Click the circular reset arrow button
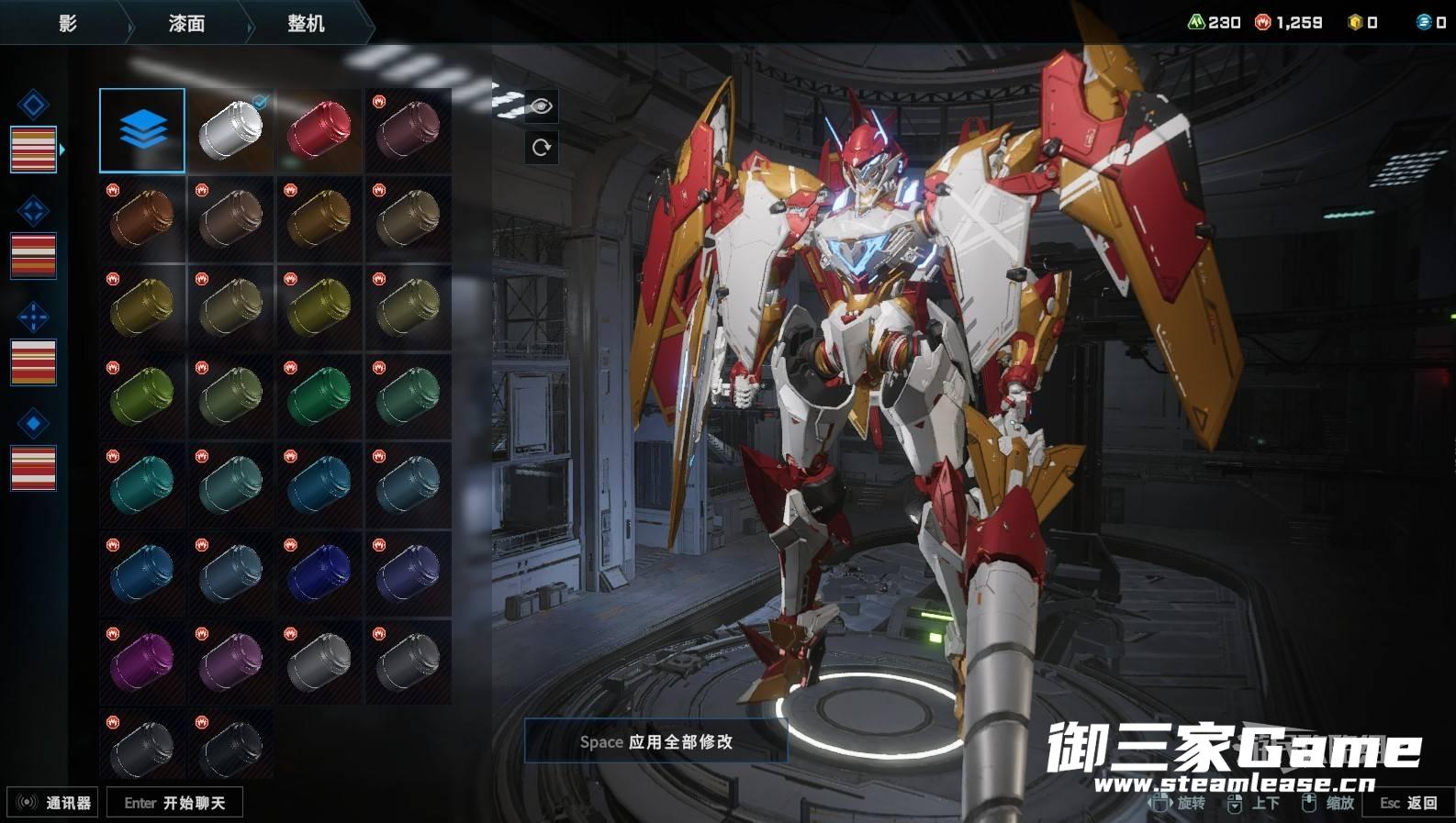 coord(541,147)
